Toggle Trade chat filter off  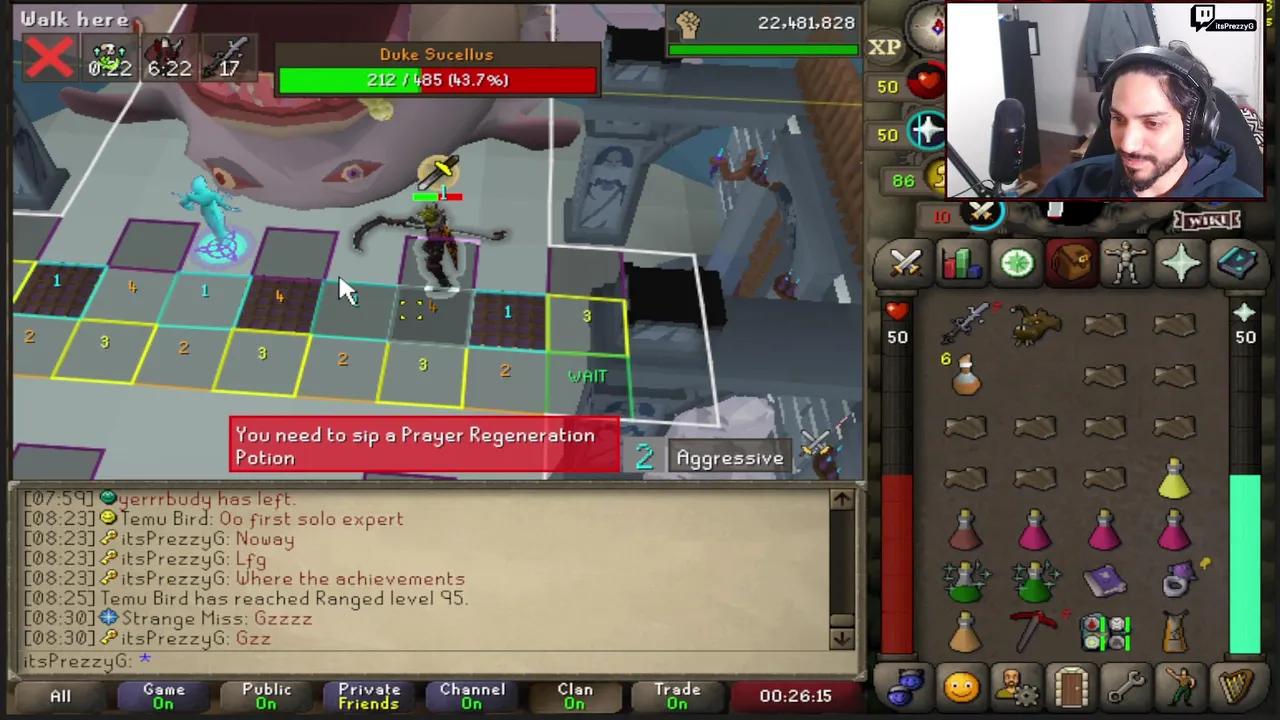pyautogui.click(x=677, y=695)
